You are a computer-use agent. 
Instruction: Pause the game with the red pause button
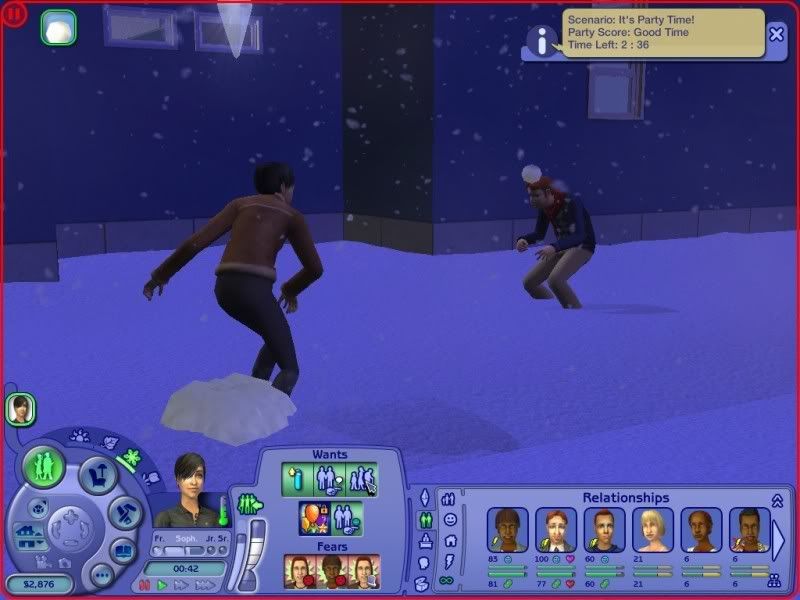click(144, 585)
